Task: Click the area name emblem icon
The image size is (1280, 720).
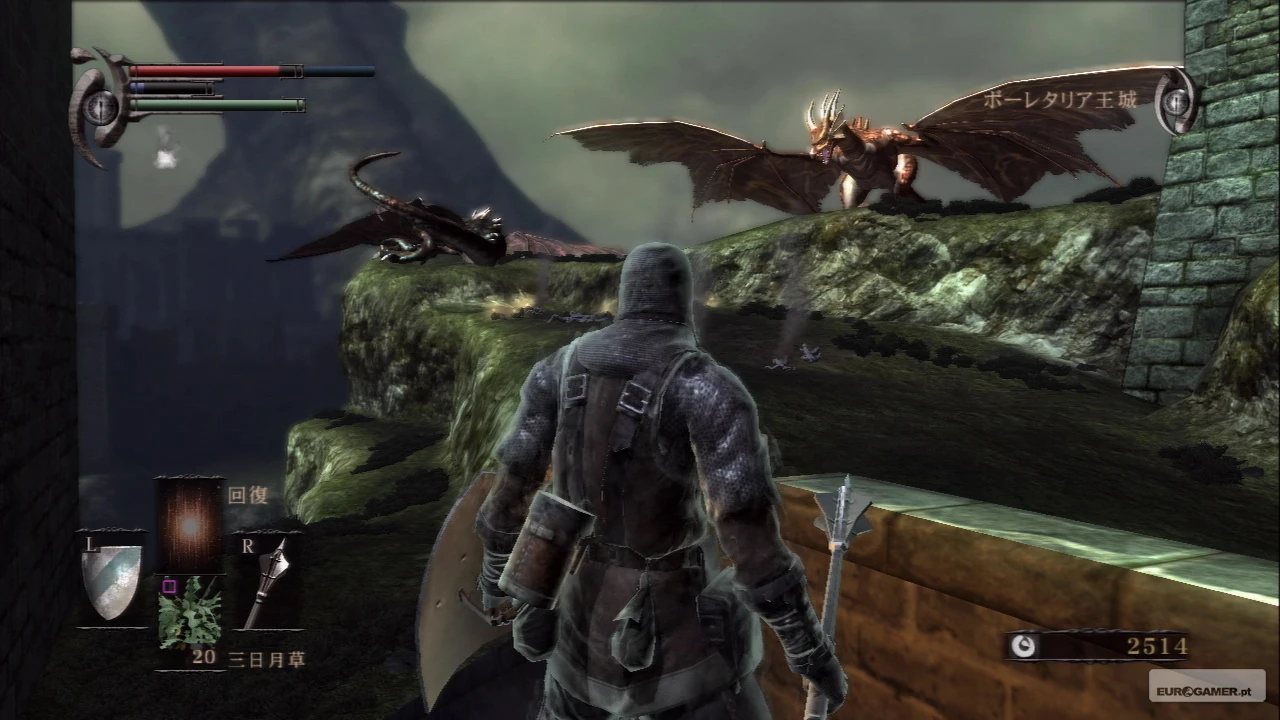Action: [x=1176, y=100]
